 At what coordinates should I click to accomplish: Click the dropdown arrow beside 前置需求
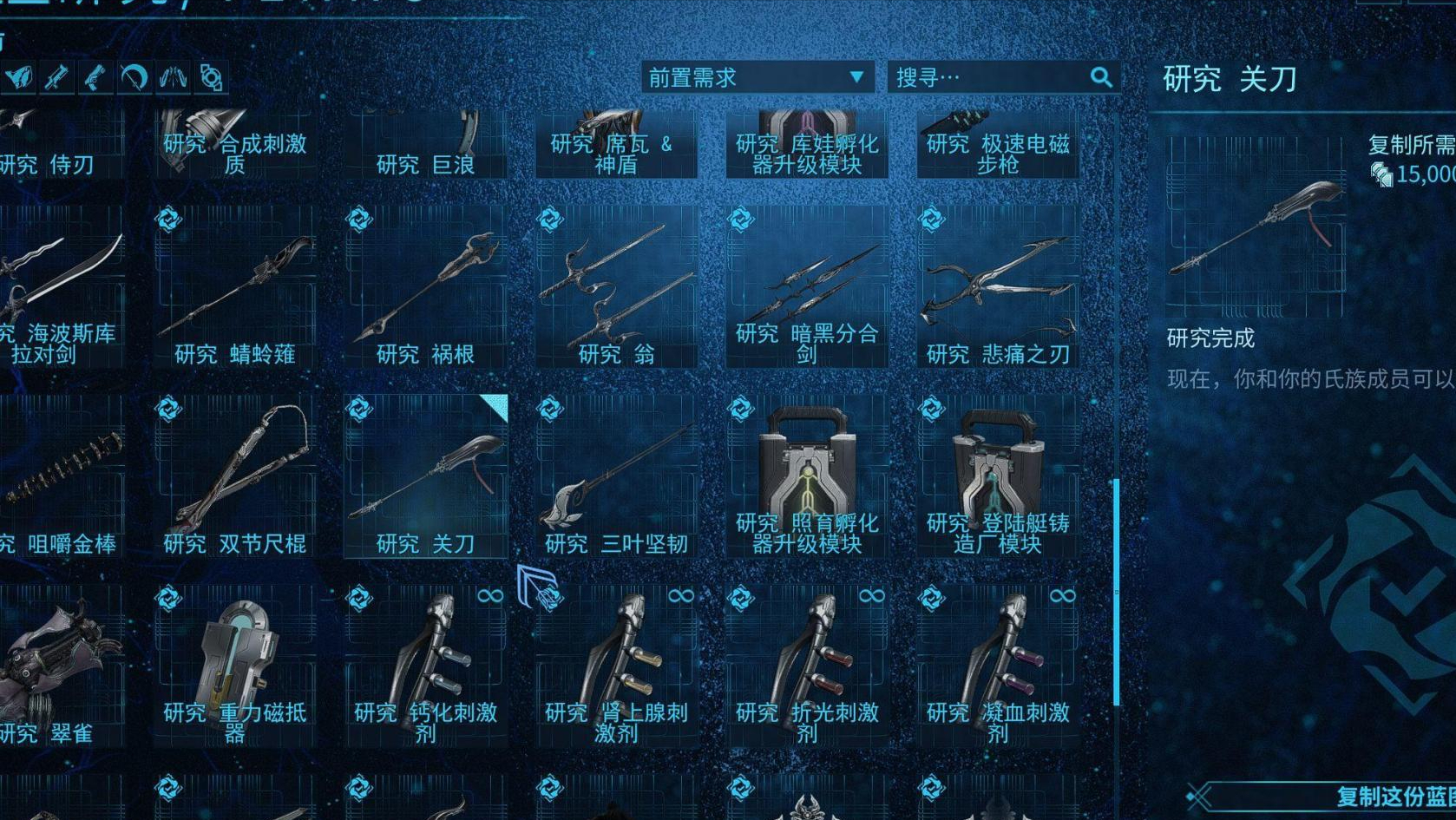857,77
